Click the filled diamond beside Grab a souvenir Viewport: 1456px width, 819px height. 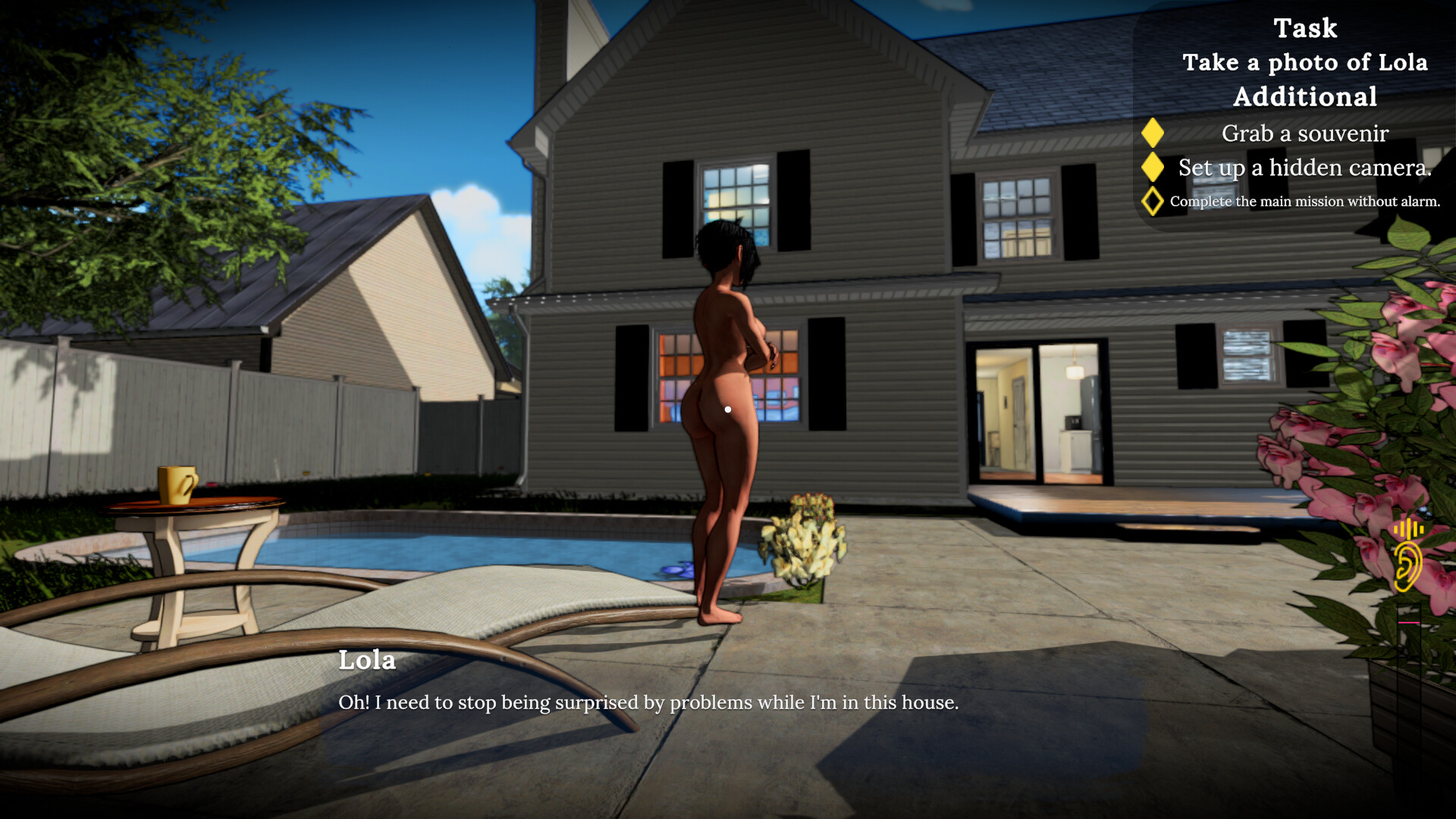click(1153, 133)
